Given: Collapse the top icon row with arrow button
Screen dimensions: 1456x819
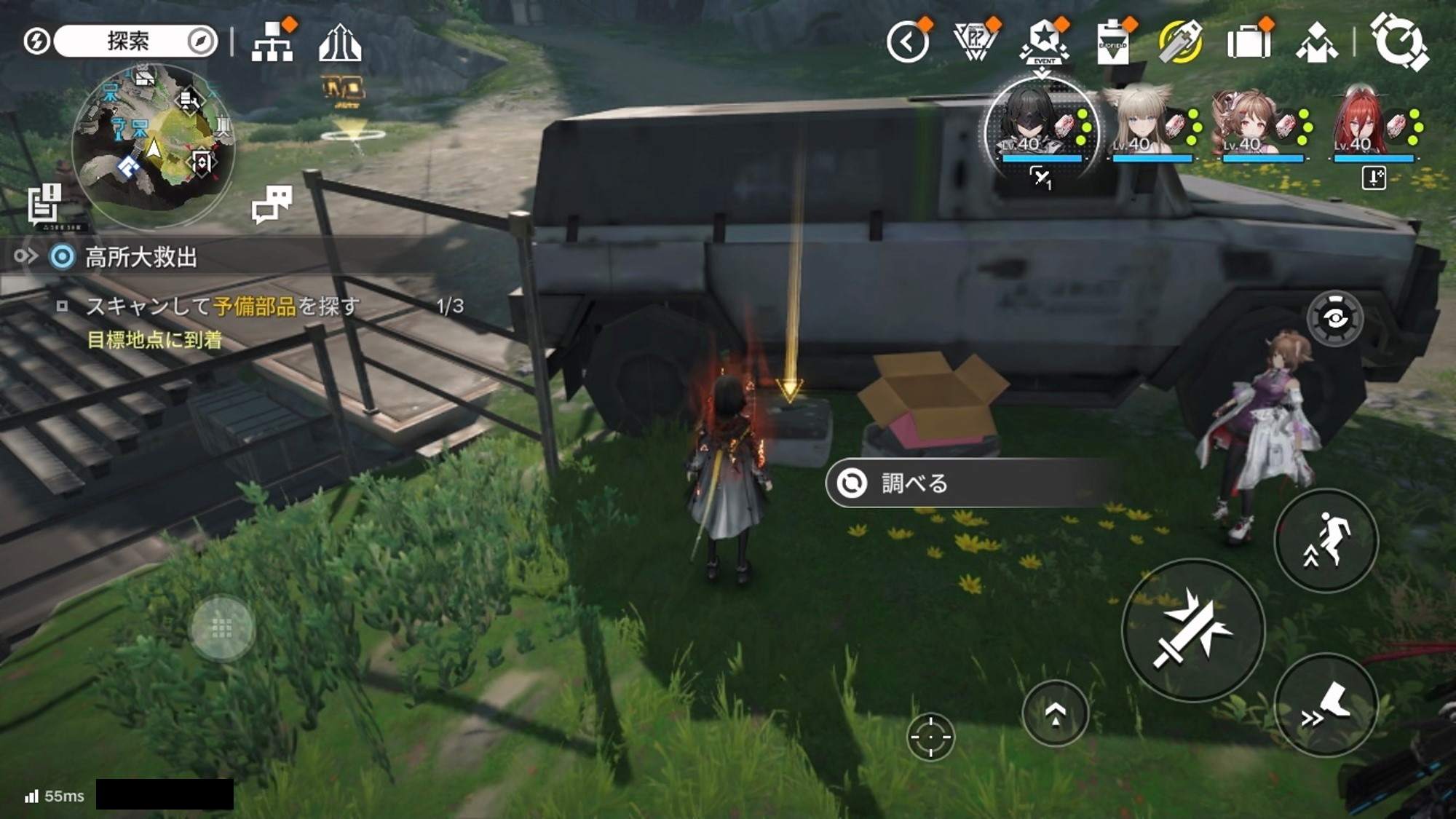Looking at the screenshot, I should tap(907, 43).
